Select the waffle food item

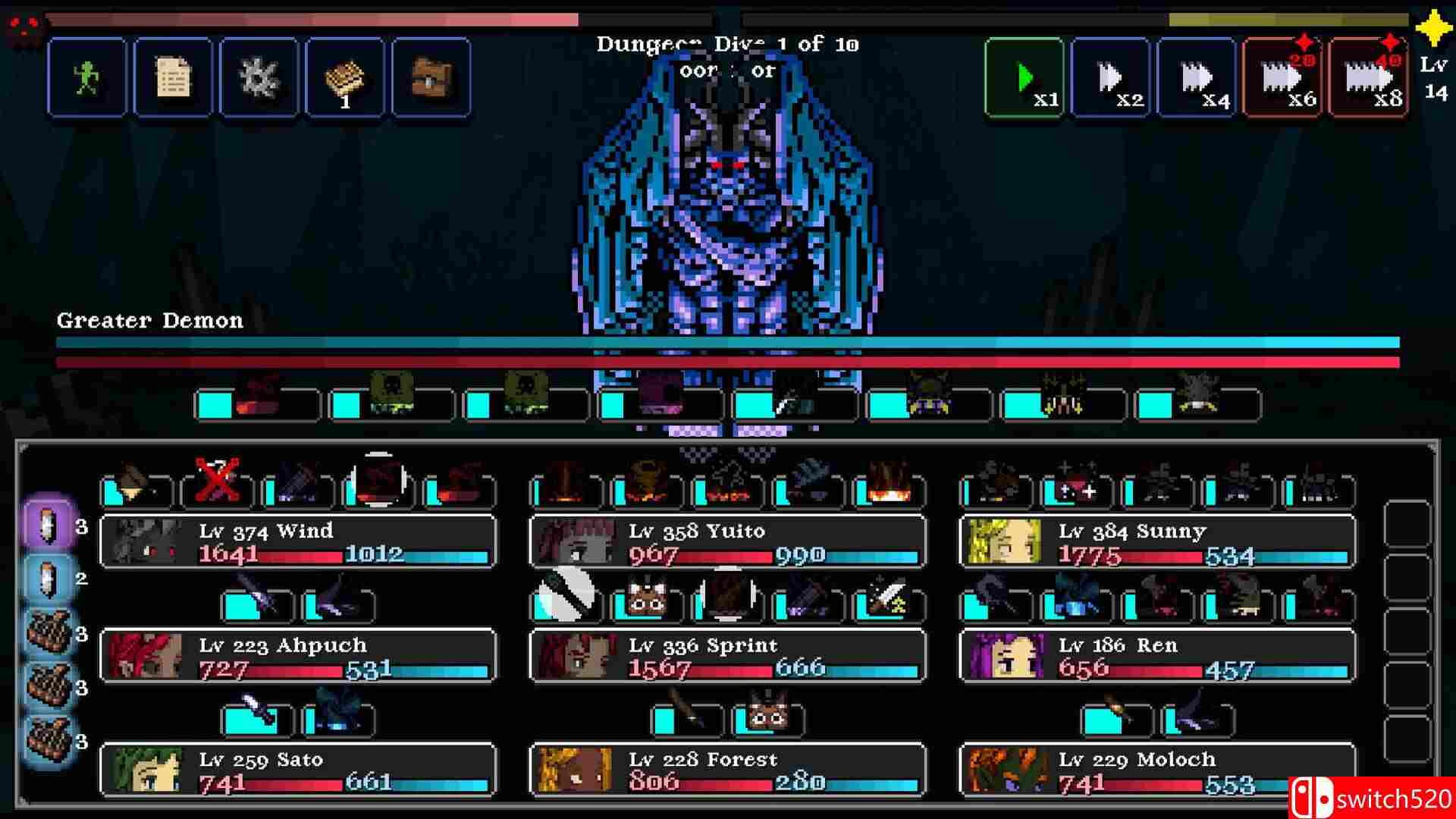point(345,76)
